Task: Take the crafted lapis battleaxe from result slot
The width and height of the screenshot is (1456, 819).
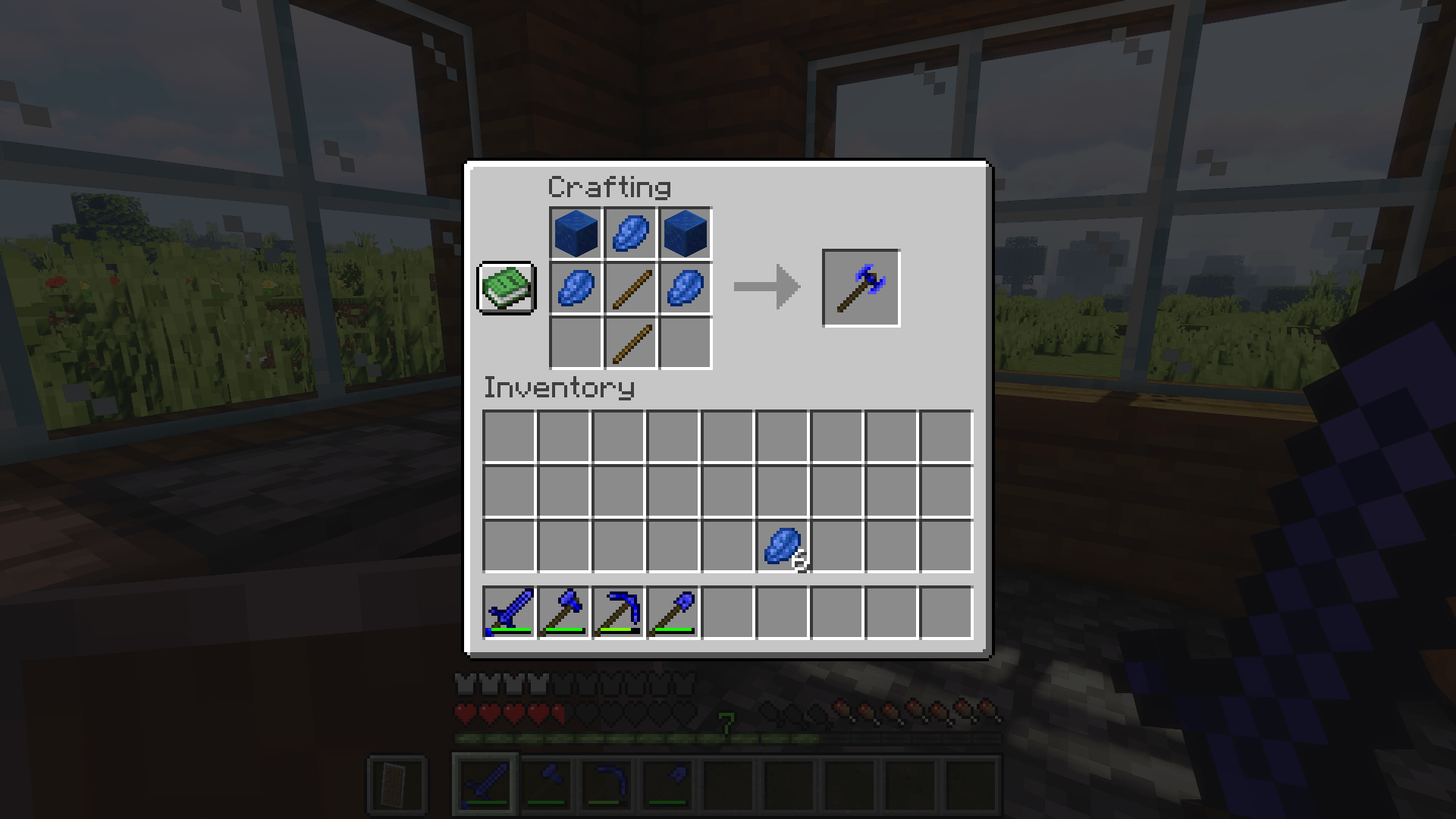Action: 860,288
